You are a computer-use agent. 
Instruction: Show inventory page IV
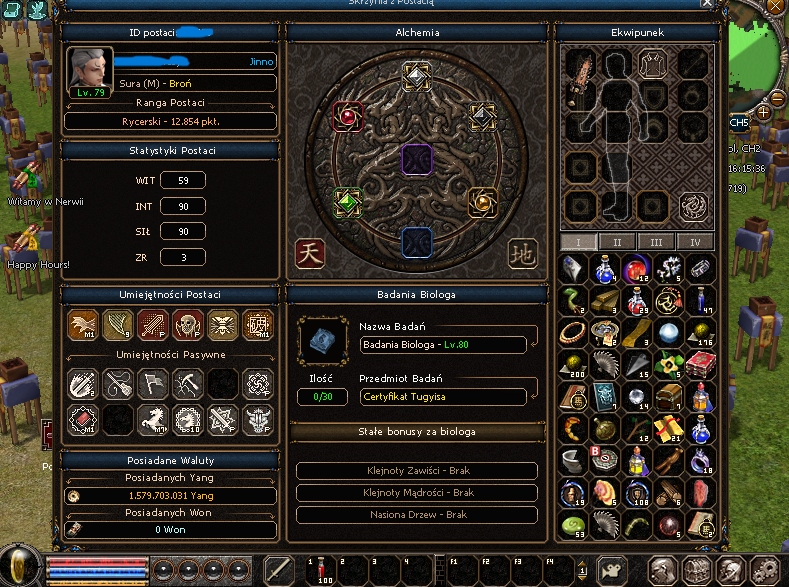695,242
